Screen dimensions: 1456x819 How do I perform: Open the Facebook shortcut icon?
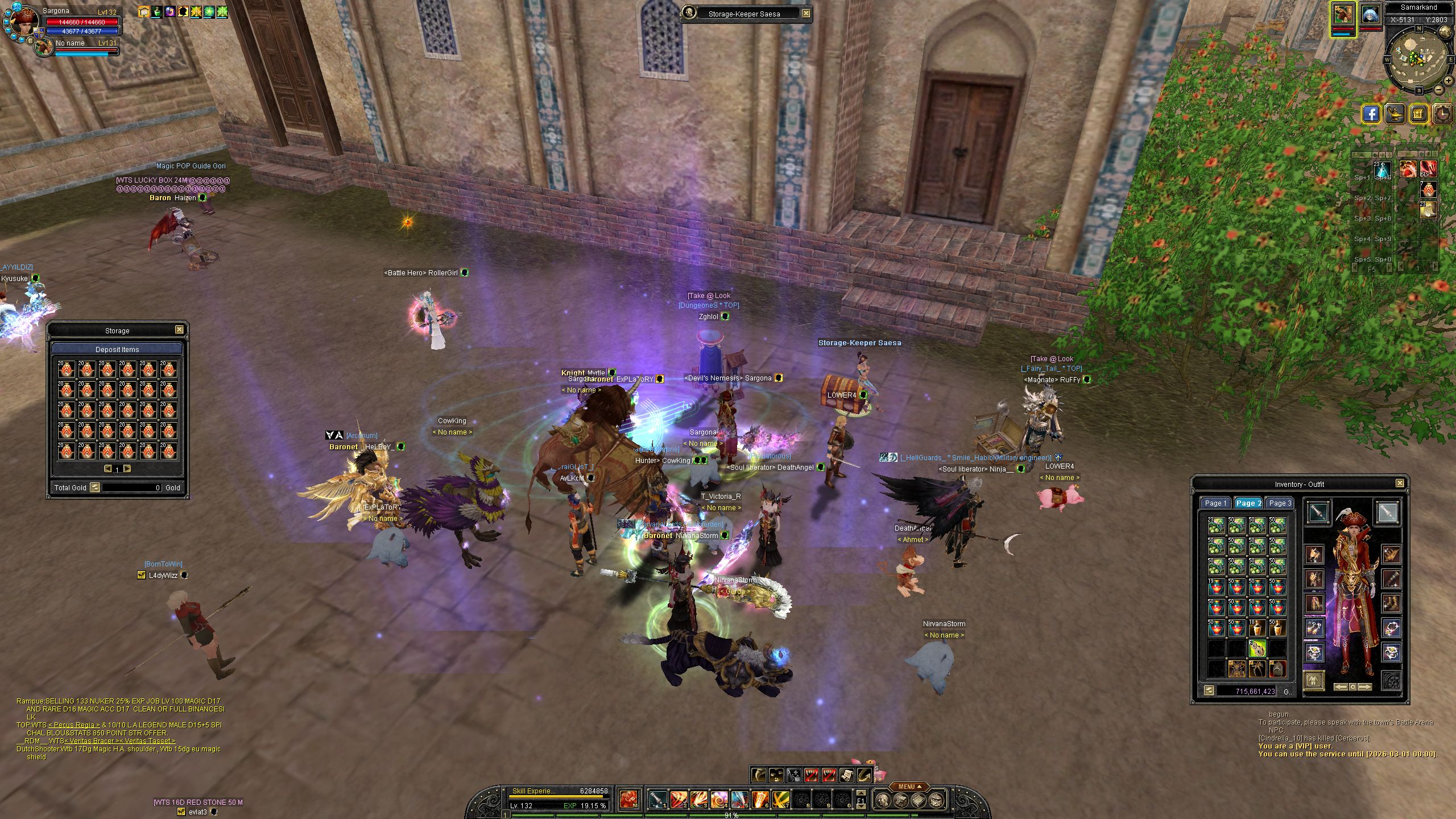coord(1371,114)
